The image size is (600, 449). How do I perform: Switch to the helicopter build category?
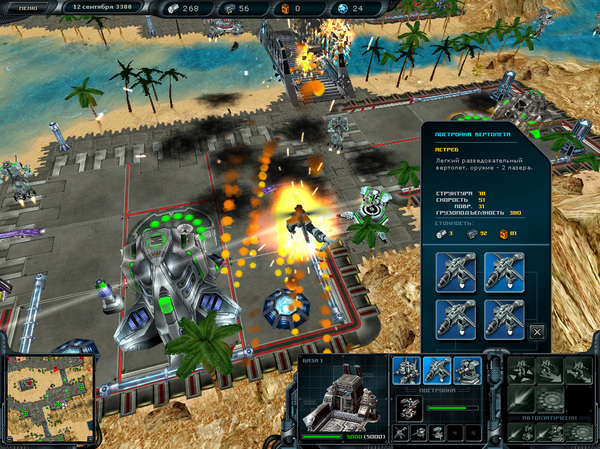[437, 370]
